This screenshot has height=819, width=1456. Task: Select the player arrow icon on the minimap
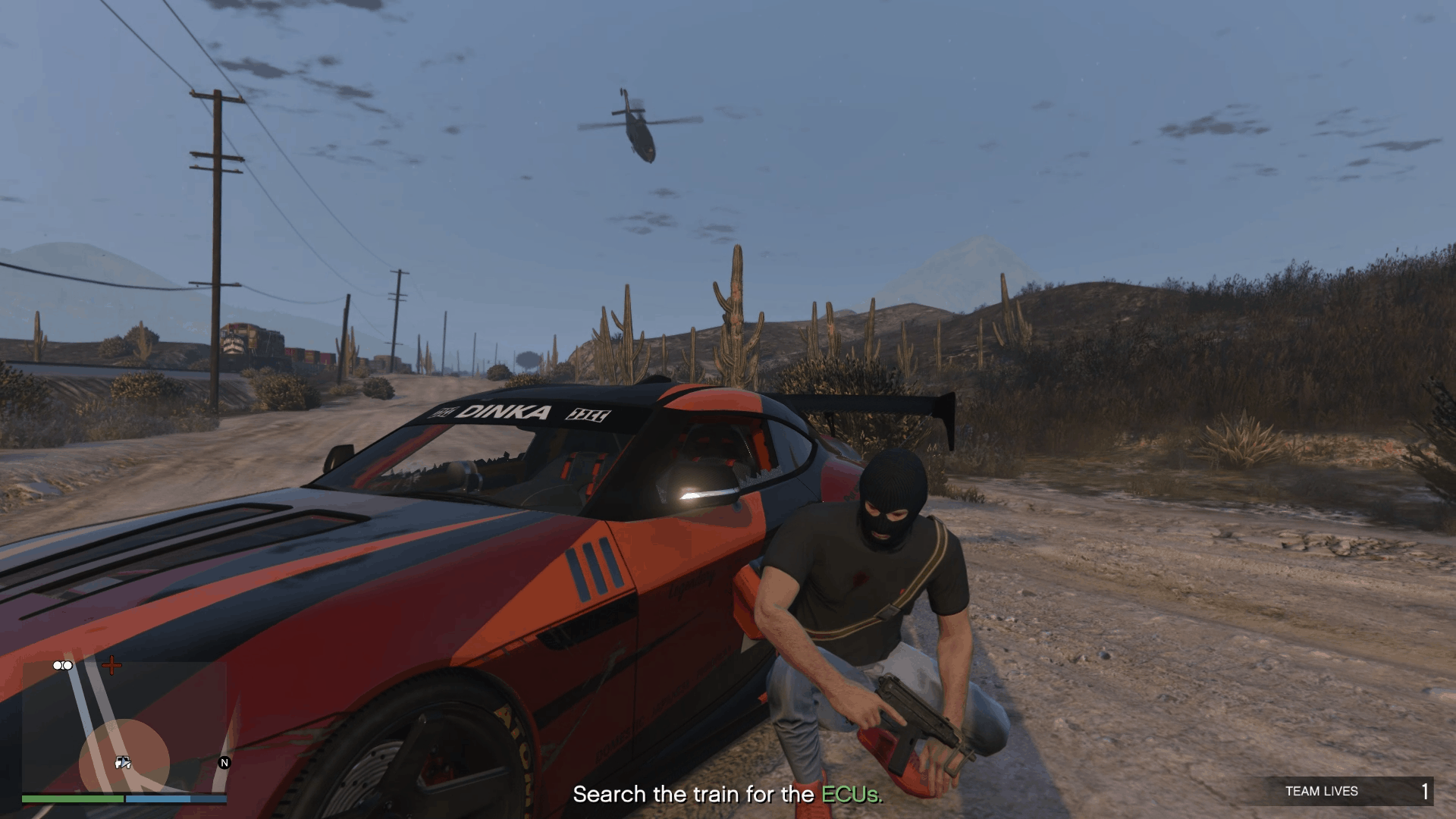point(126,763)
